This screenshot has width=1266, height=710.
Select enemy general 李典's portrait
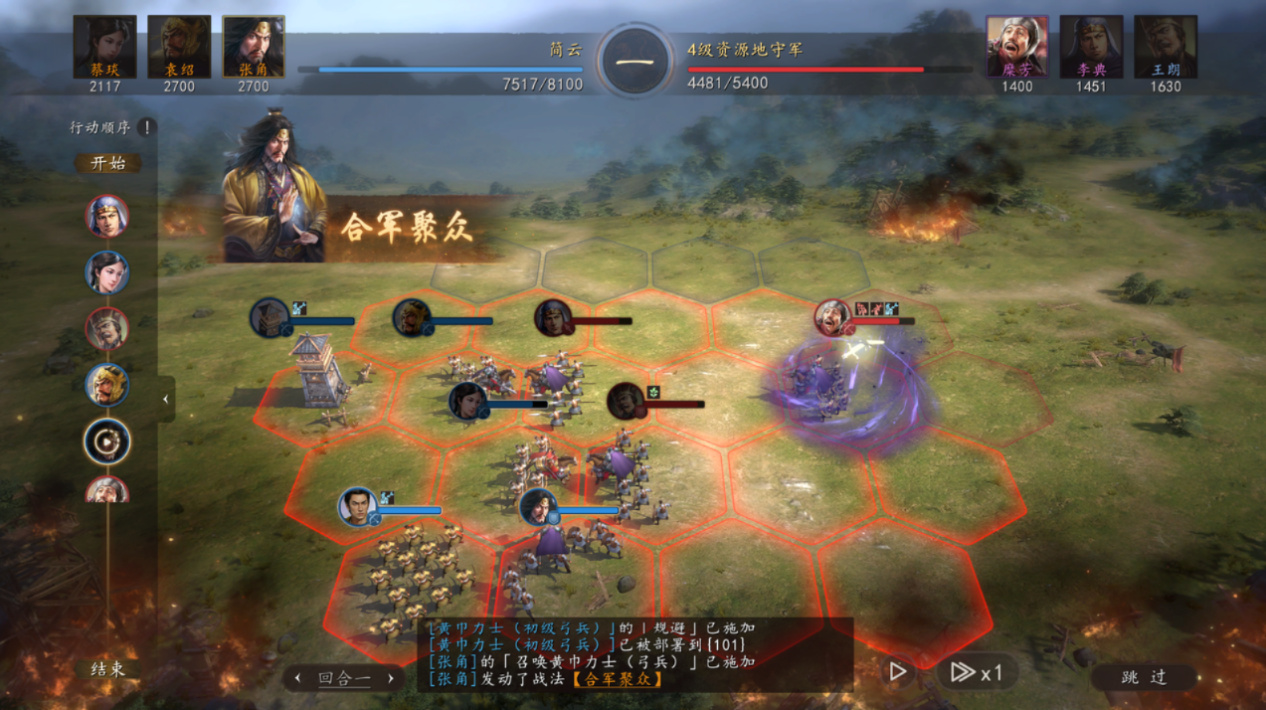[1091, 46]
